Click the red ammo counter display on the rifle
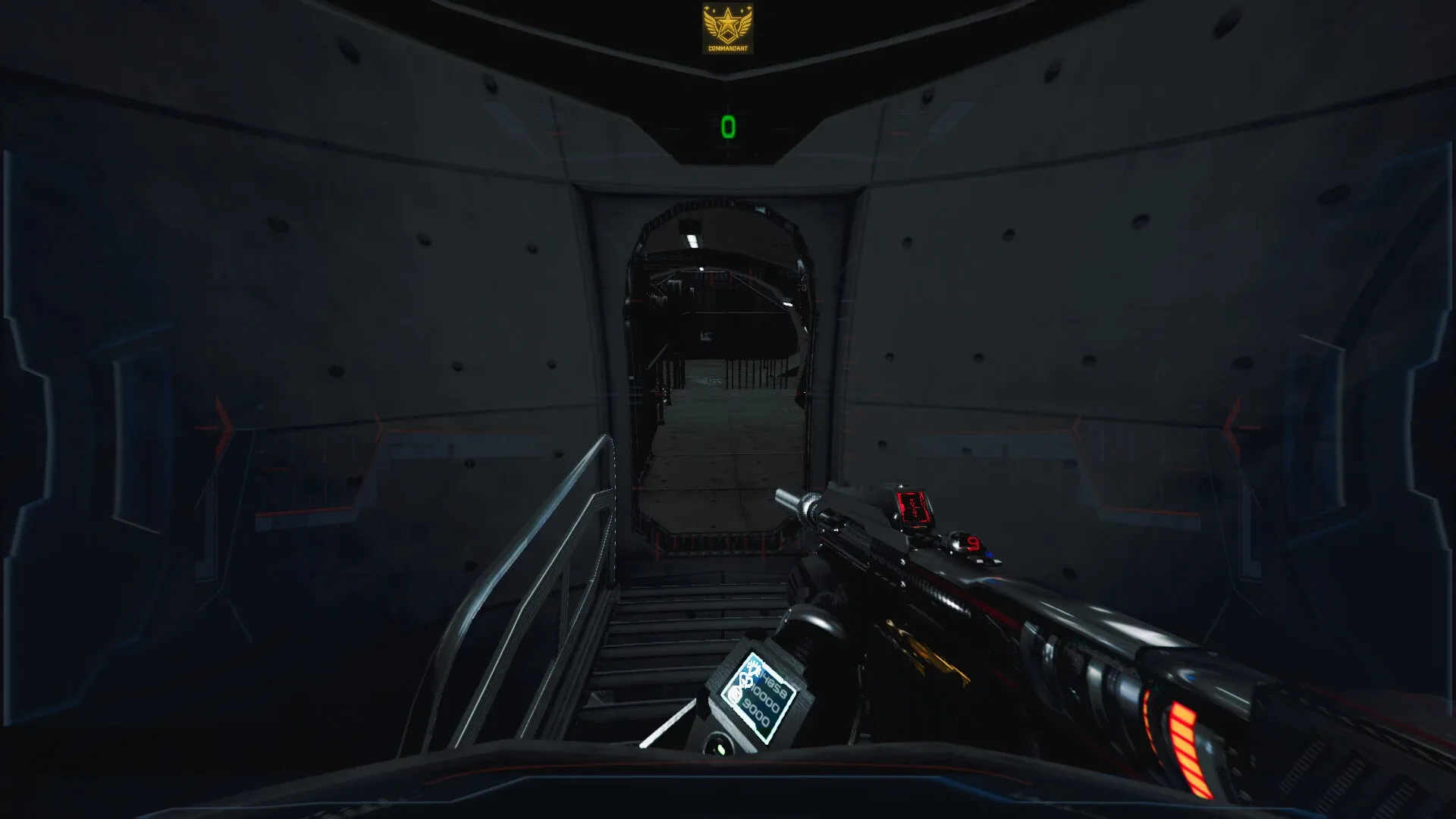The image size is (1456, 819). pyautogui.click(x=914, y=507)
